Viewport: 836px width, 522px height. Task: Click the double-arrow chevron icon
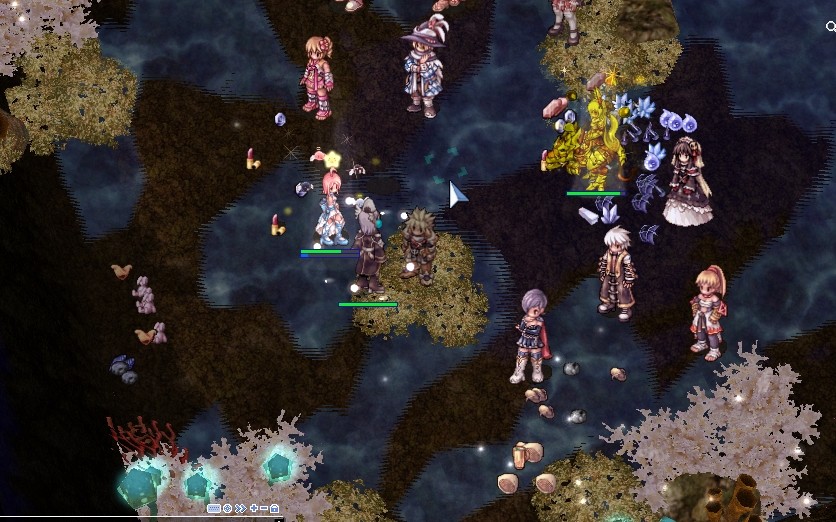[241, 508]
